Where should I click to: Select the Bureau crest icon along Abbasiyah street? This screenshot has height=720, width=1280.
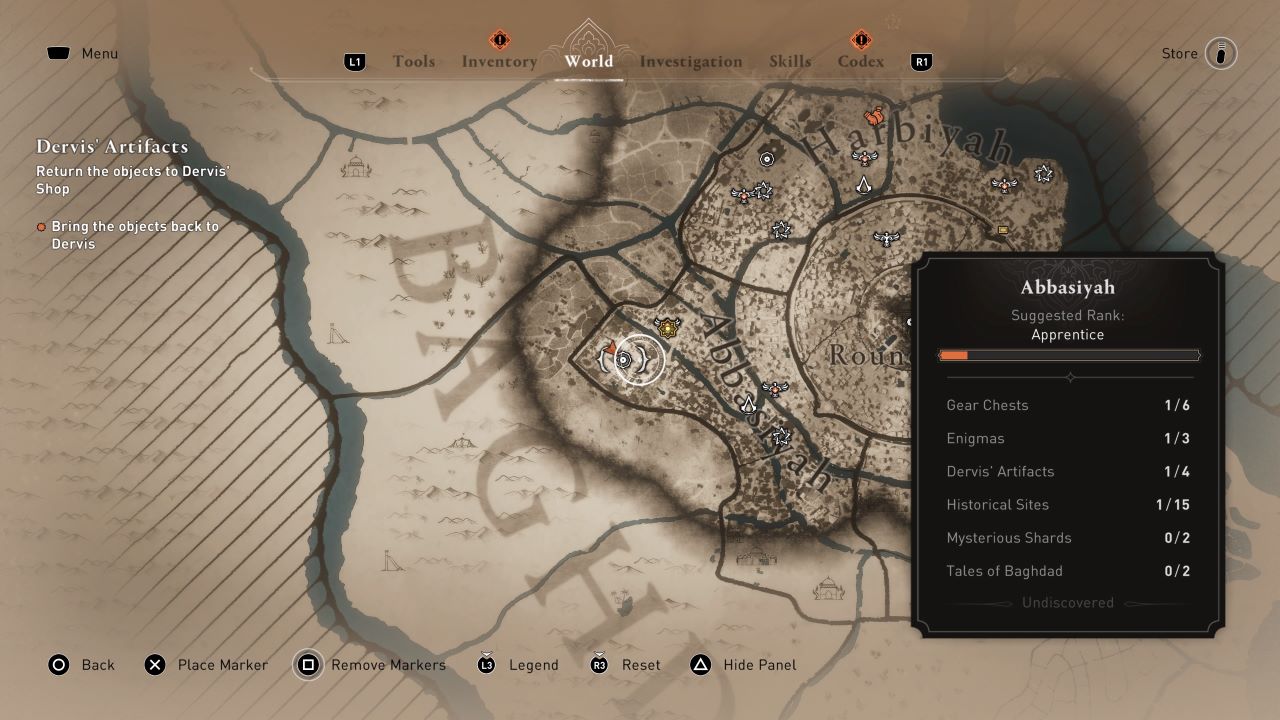pos(748,405)
